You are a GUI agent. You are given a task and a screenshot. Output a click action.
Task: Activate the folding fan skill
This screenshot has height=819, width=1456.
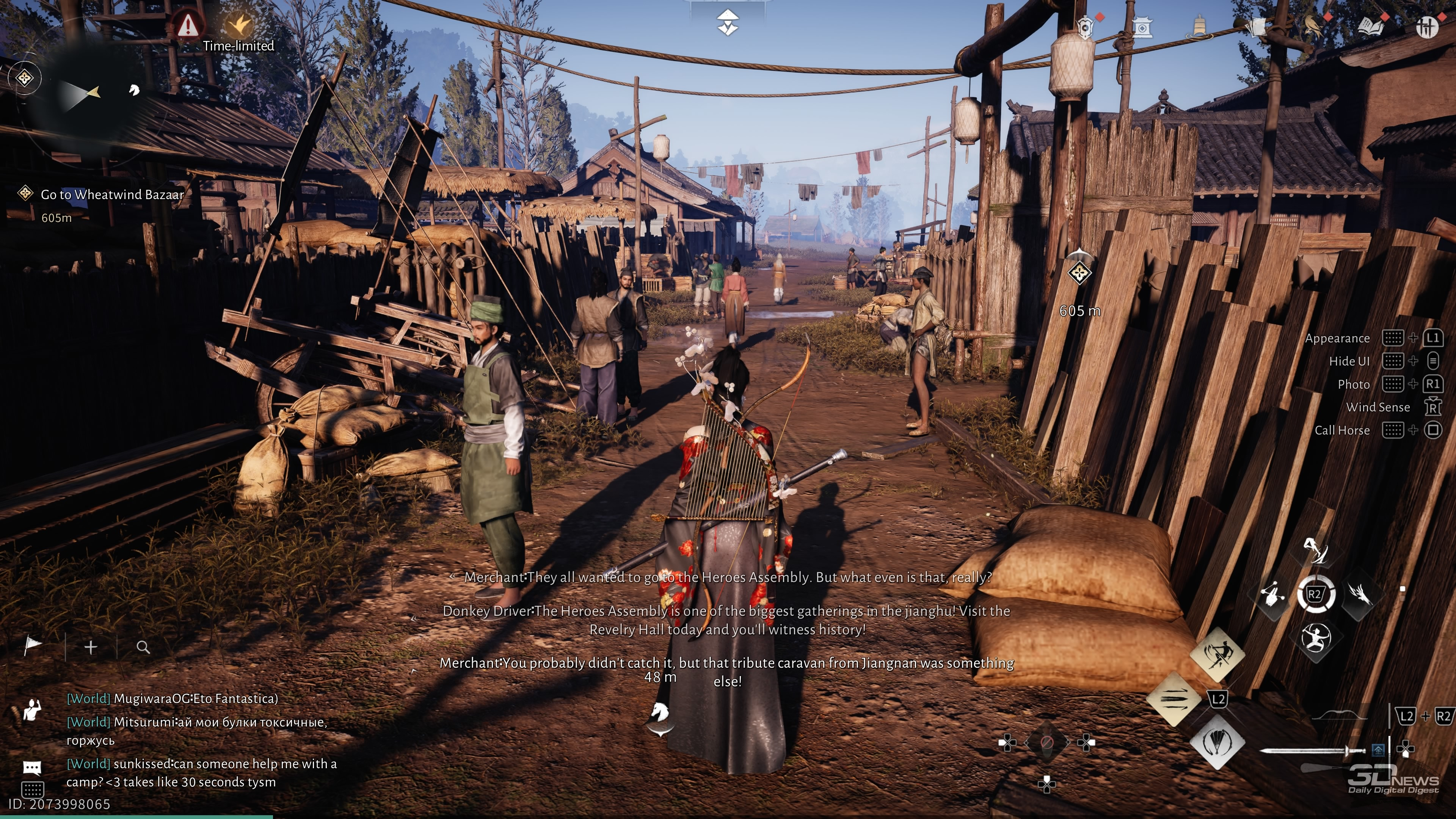1217,742
